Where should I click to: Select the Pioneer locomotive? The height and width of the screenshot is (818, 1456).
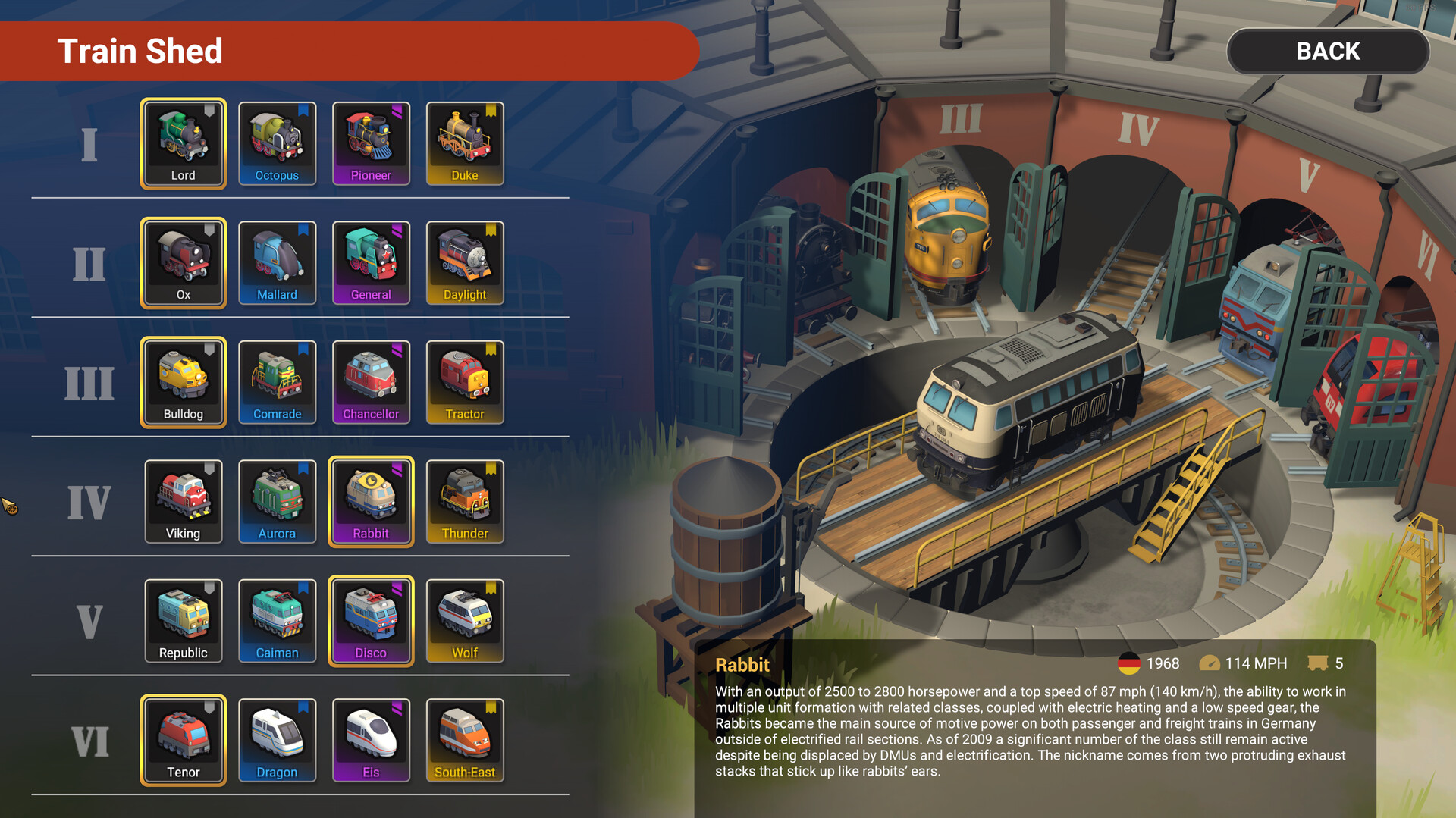371,144
